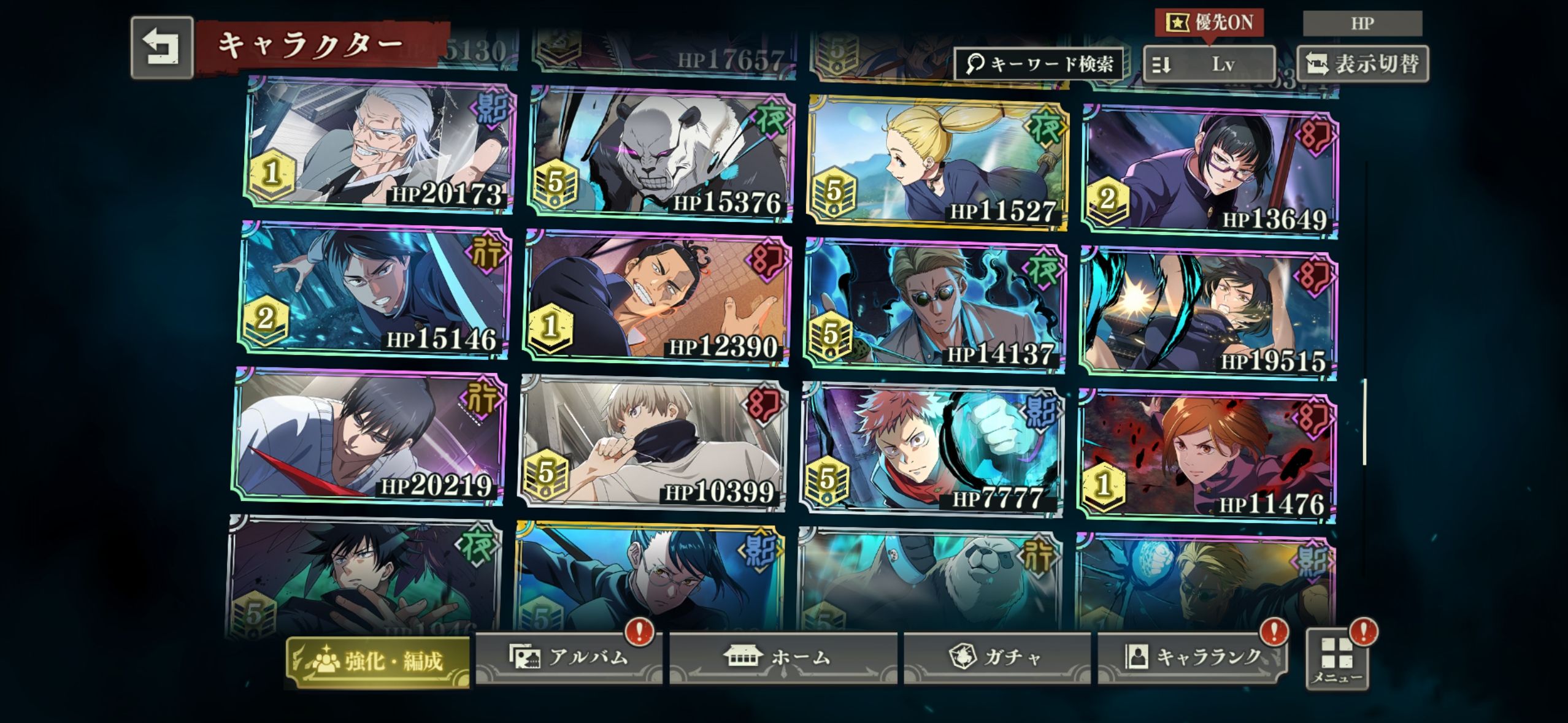Open the メニュー grid menu
This screenshot has height=723, width=1568.
1337,659
